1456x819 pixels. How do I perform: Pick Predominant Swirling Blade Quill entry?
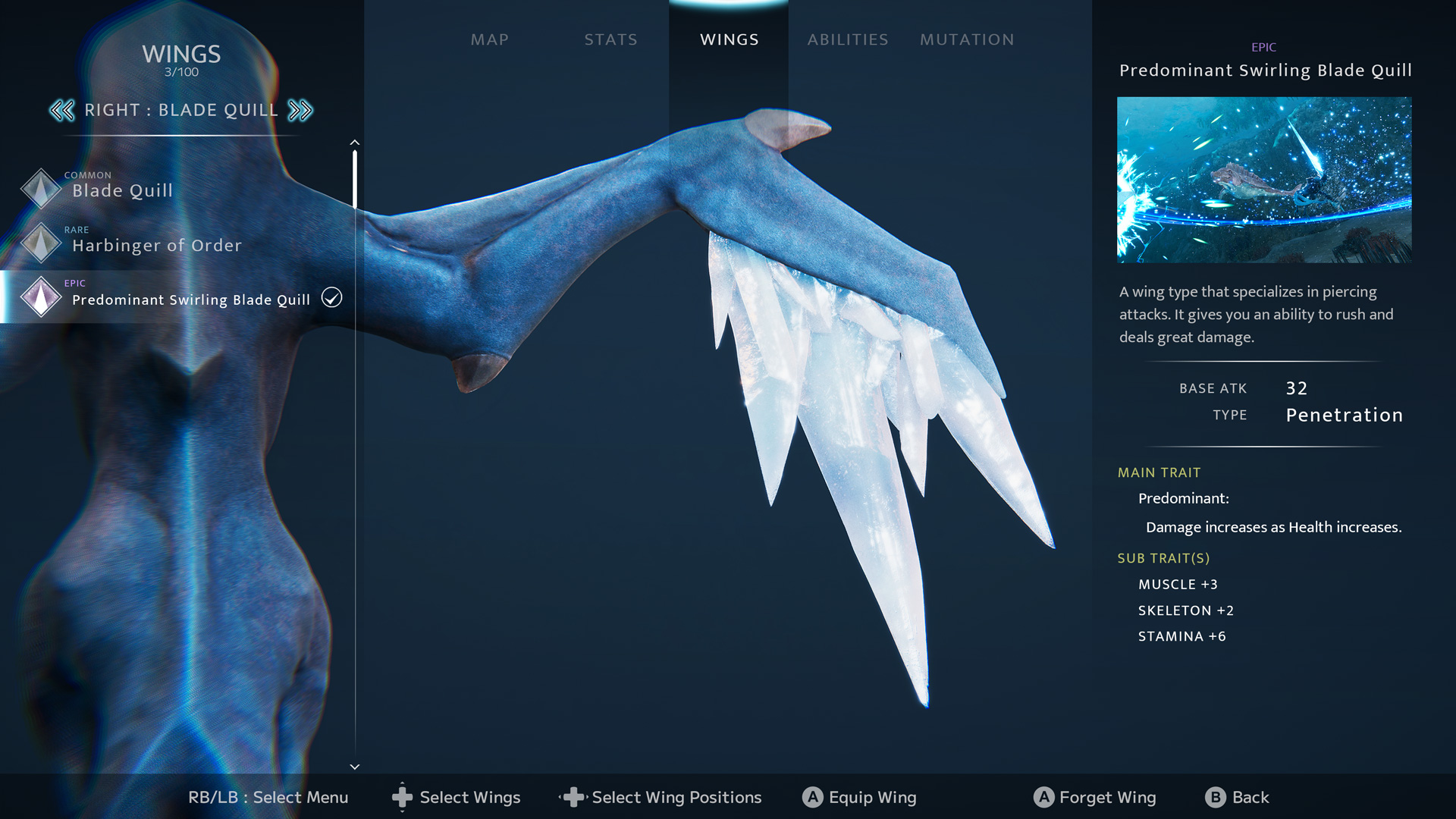click(190, 299)
